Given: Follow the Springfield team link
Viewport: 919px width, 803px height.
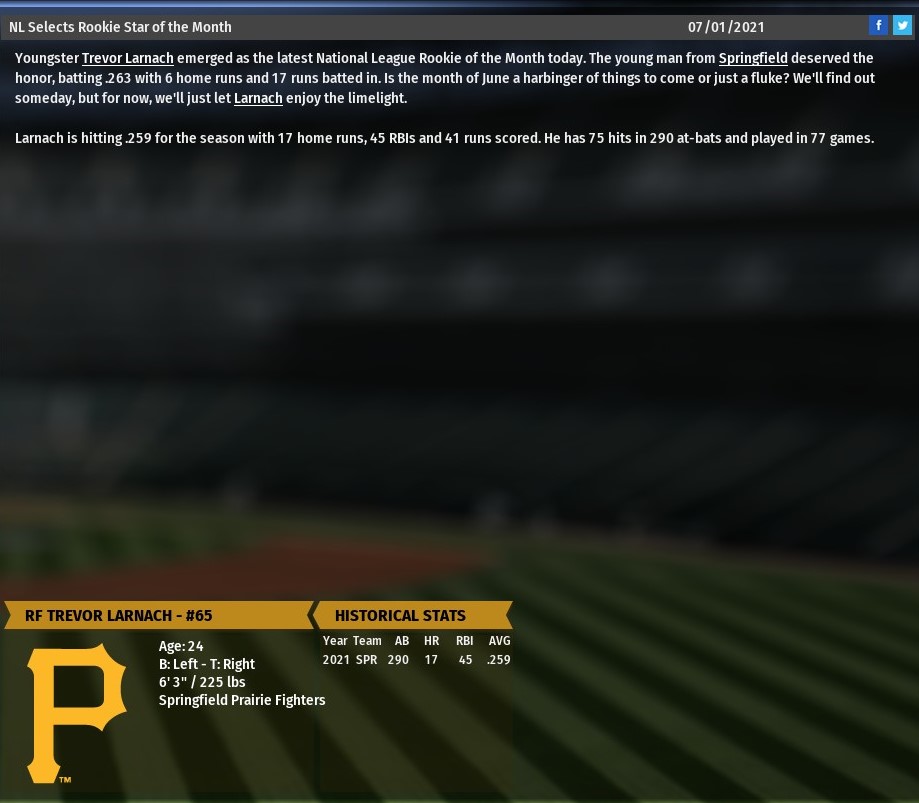Looking at the screenshot, I should [752, 58].
